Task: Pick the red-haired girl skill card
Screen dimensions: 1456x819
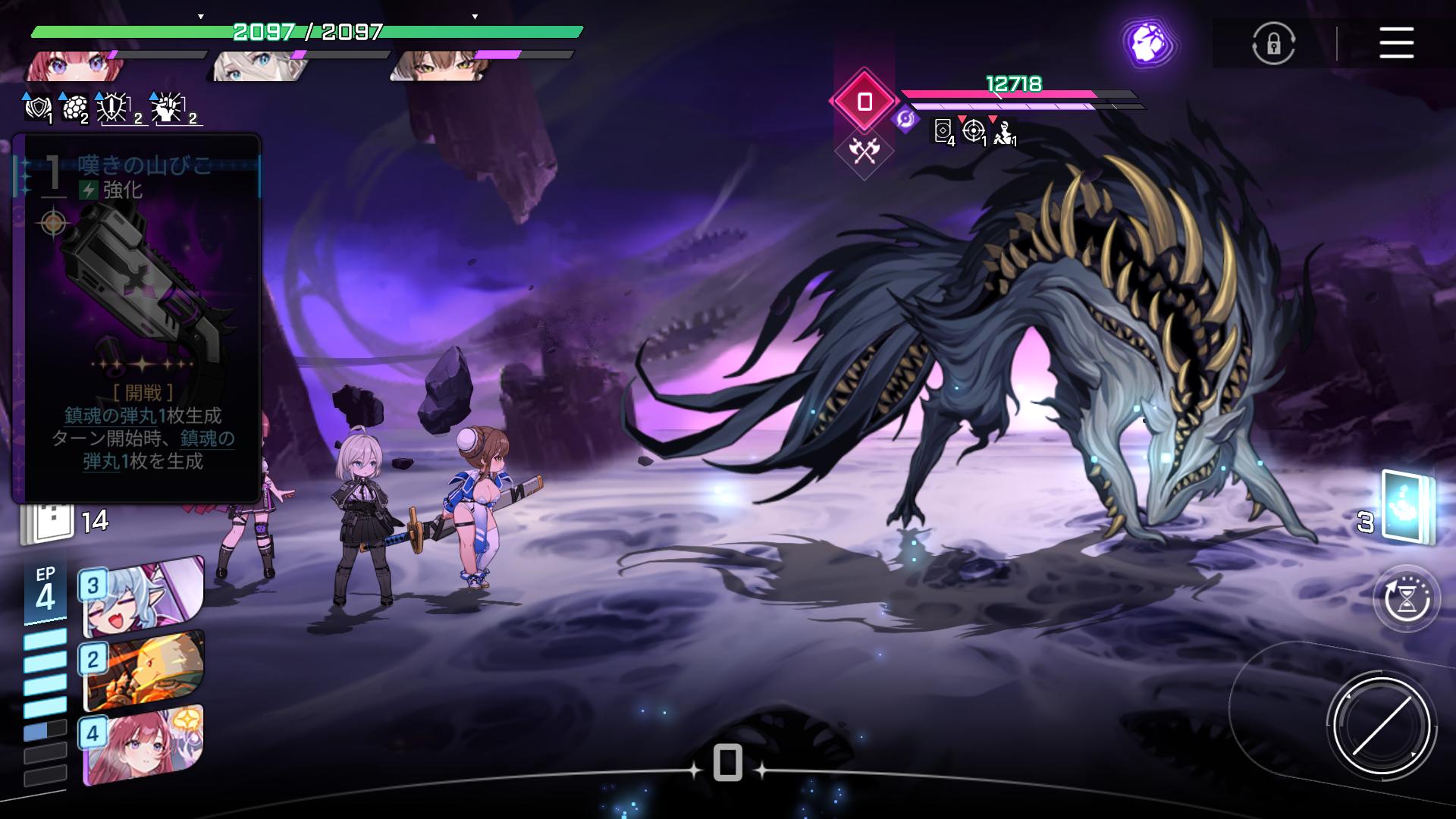Action: (143, 745)
